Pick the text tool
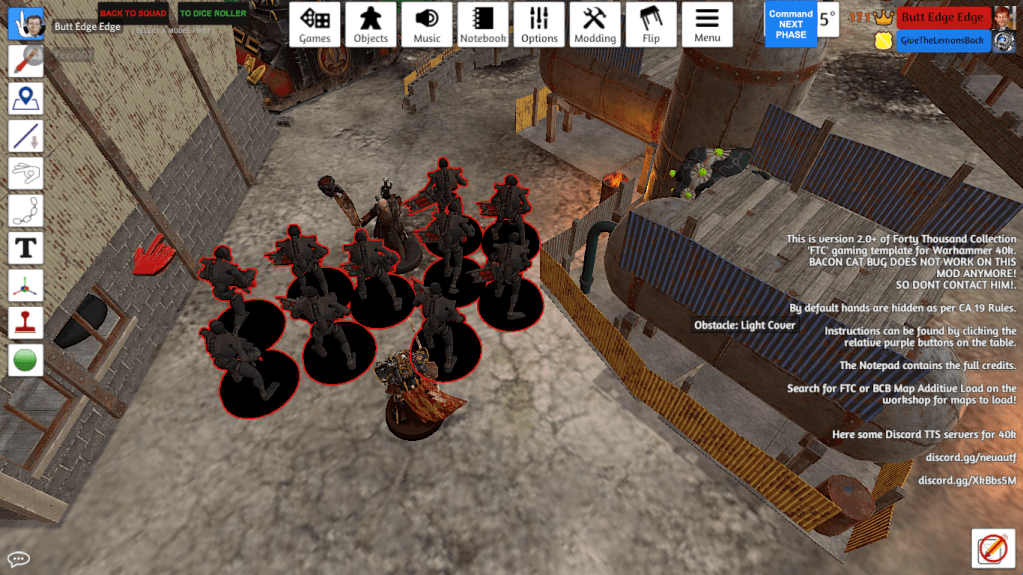This screenshot has width=1023, height=575. click(24, 247)
